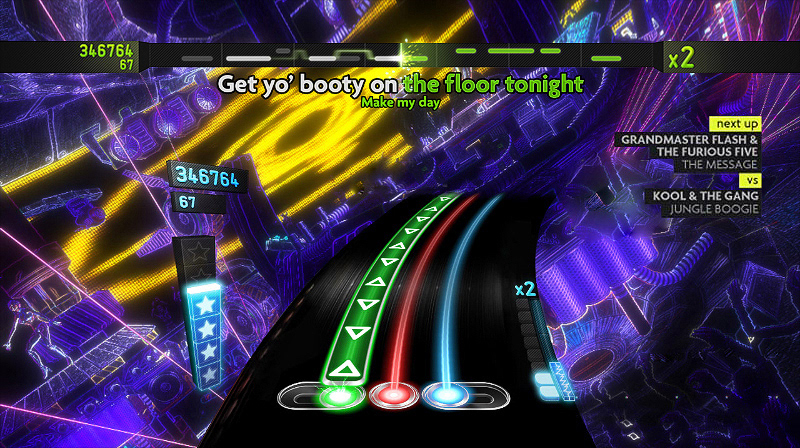The image size is (800, 448).
Task: Activate the blue stream target pad
Action: 446,396
